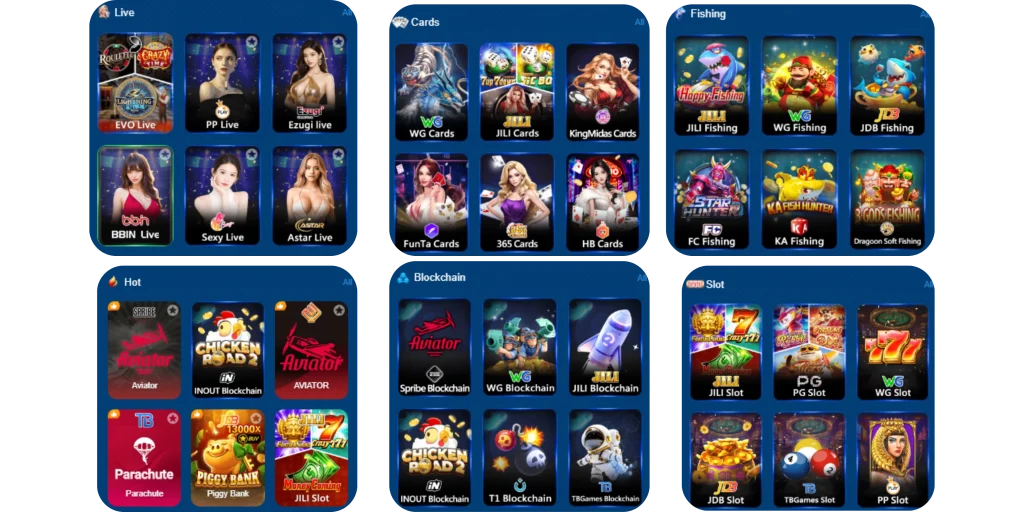Image resolution: width=1024 pixels, height=512 pixels.
Task: Open WG Cards games
Action: 431,92
